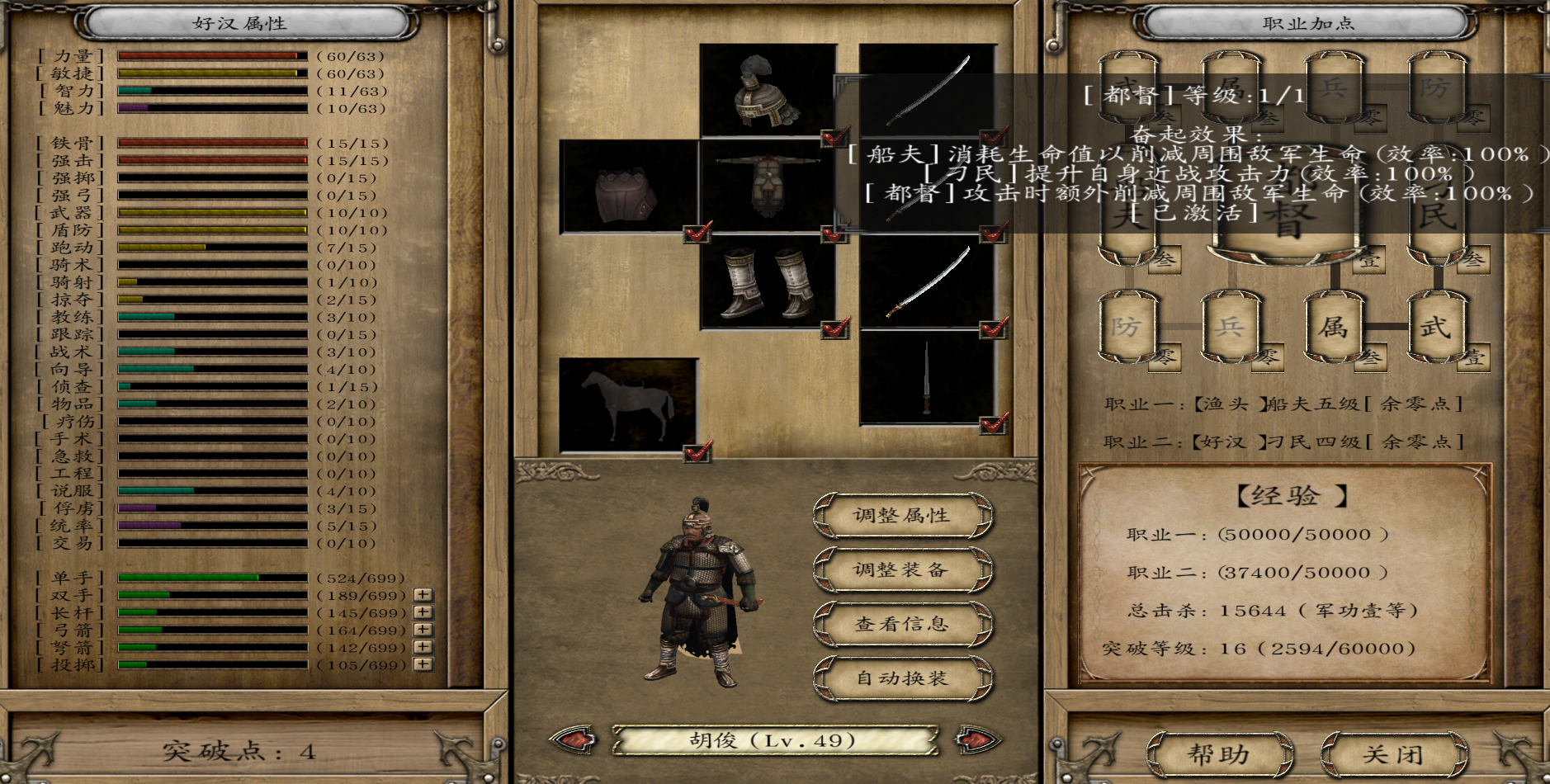Select the 武 skill node in bottom row
The height and width of the screenshot is (784, 1550).
1436,328
